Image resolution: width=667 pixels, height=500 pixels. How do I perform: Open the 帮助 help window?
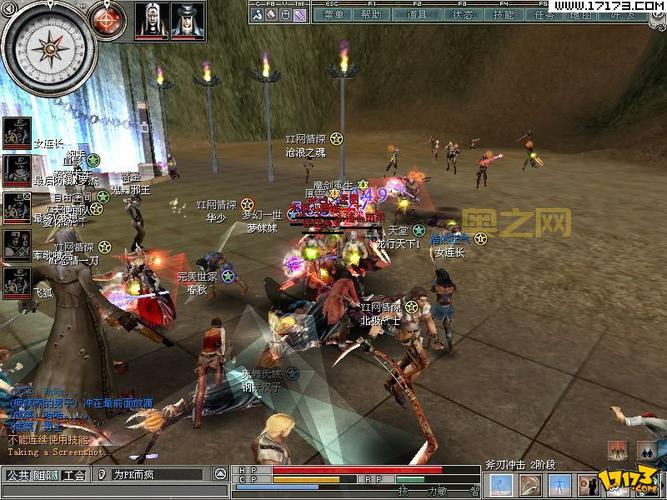pyautogui.click(x=370, y=15)
